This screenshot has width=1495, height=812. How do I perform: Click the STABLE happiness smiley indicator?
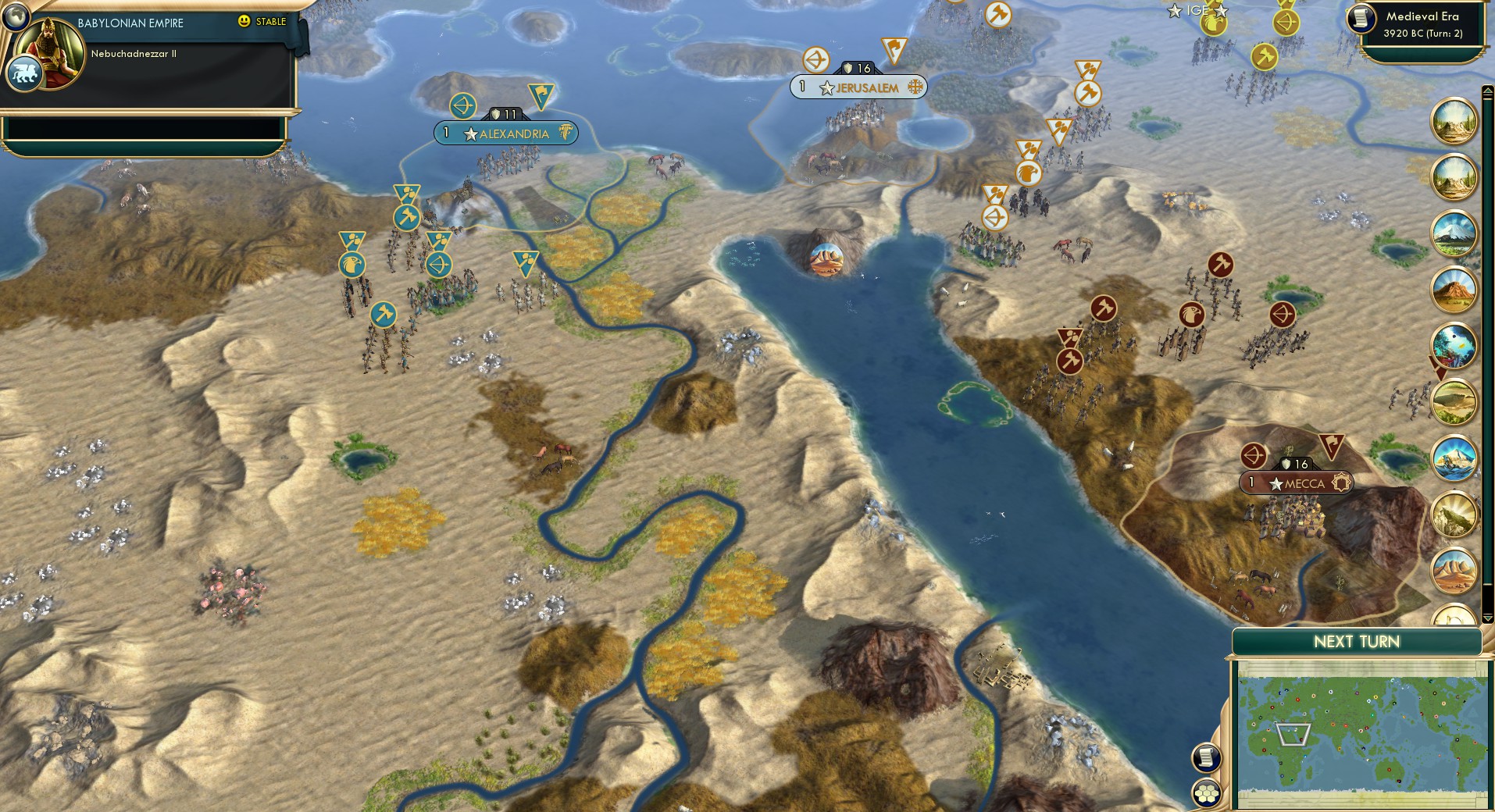pos(244,23)
